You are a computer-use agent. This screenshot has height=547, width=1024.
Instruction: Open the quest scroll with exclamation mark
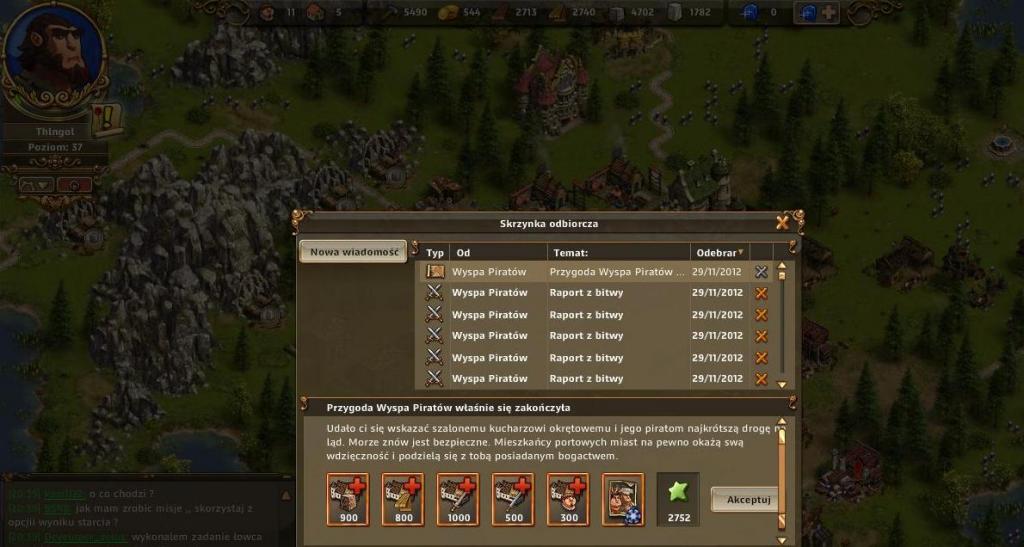coord(106,120)
